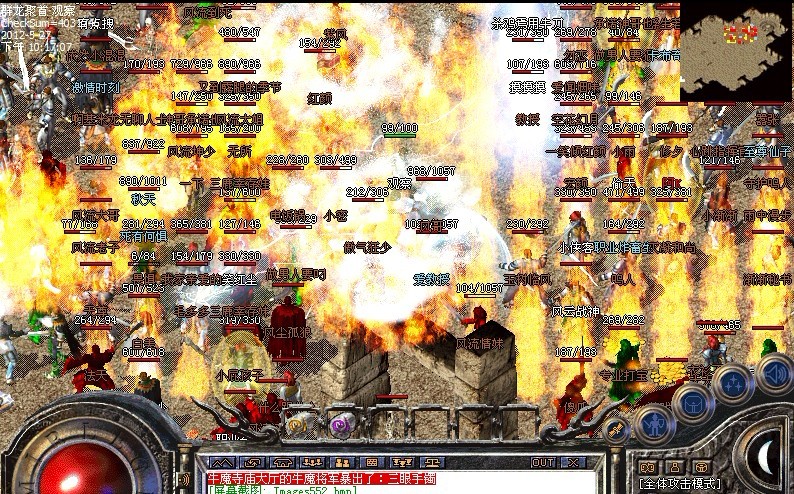The width and height of the screenshot is (794, 494).
Task: Select the yellow scroll belt slot item
Action: pyautogui.click(x=299, y=424)
